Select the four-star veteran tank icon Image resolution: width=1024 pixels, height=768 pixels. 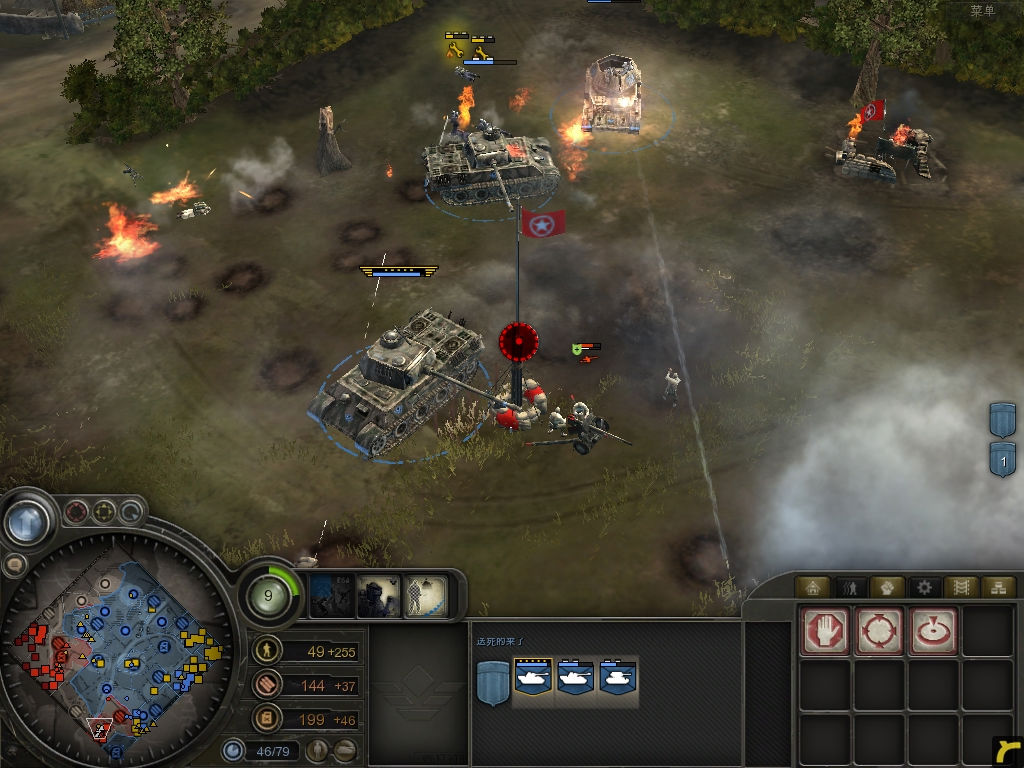[x=531, y=680]
